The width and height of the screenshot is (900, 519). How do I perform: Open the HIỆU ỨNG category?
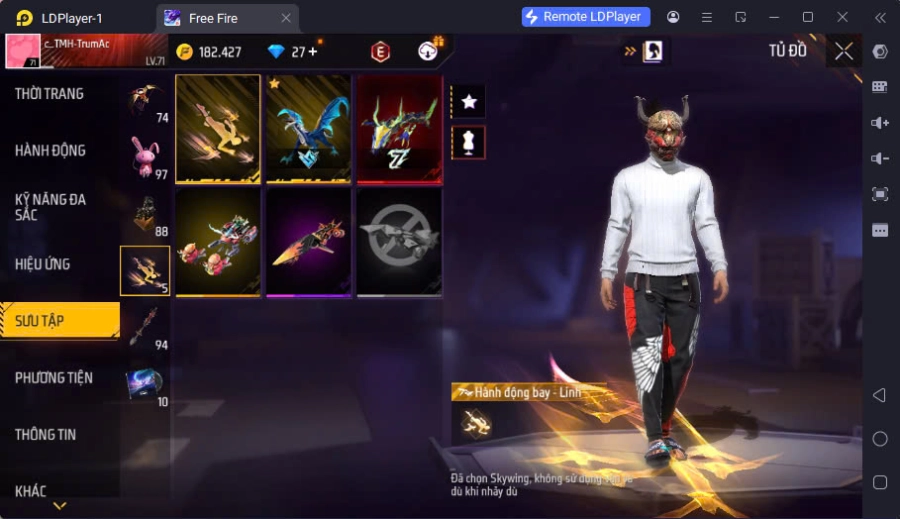point(43,264)
